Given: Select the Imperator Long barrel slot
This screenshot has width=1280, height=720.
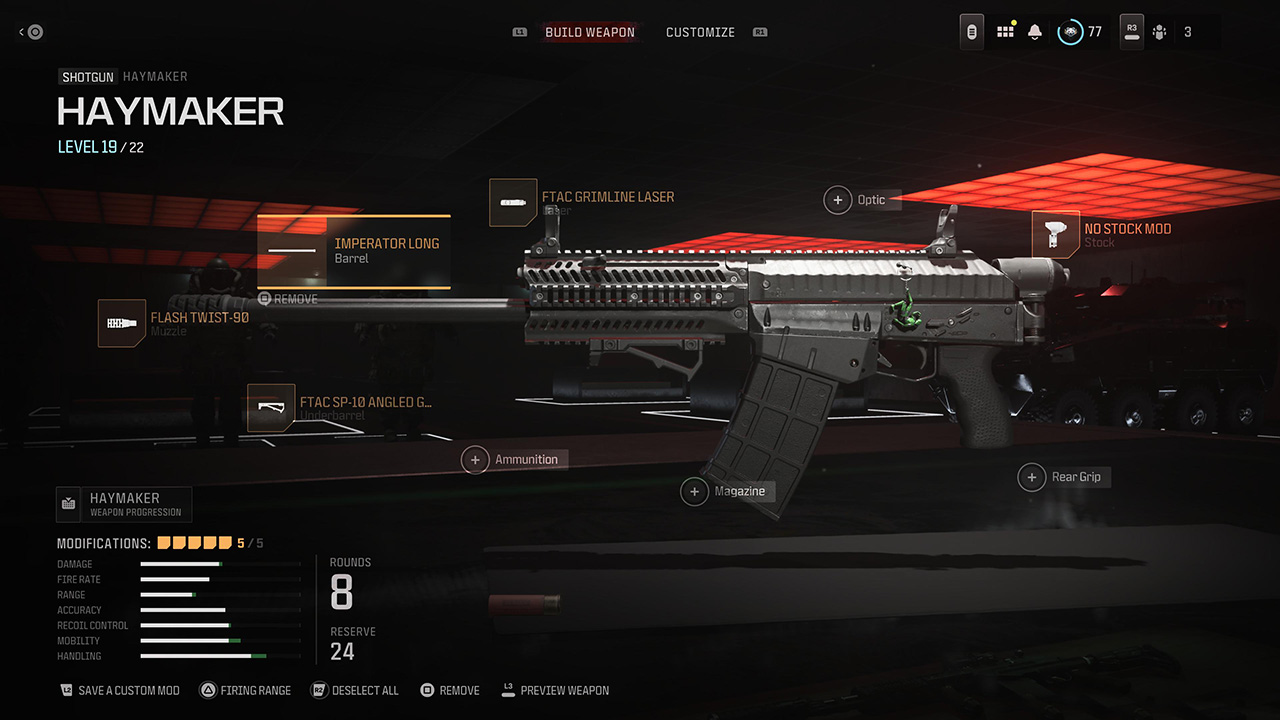Looking at the screenshot, I should click(x=354, y=251).
